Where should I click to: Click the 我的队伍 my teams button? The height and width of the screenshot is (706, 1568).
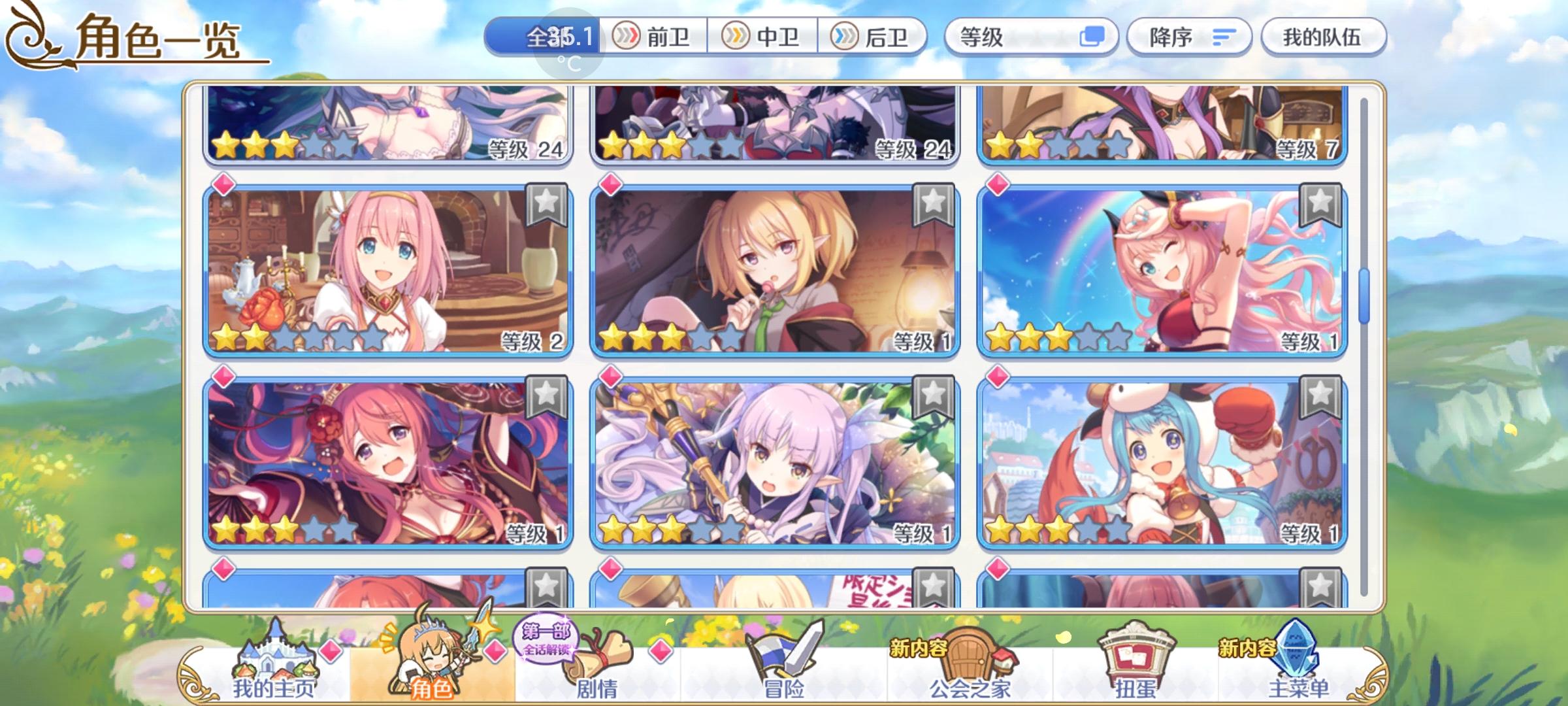[1322, 37]
